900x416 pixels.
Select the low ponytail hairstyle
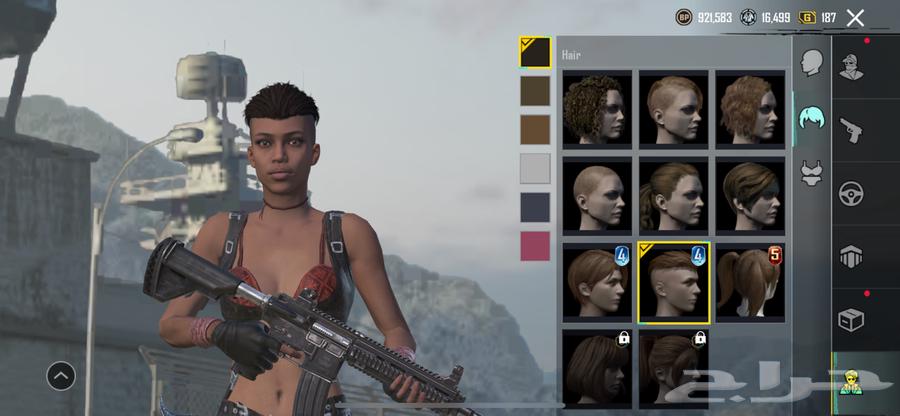click(674, 194)
